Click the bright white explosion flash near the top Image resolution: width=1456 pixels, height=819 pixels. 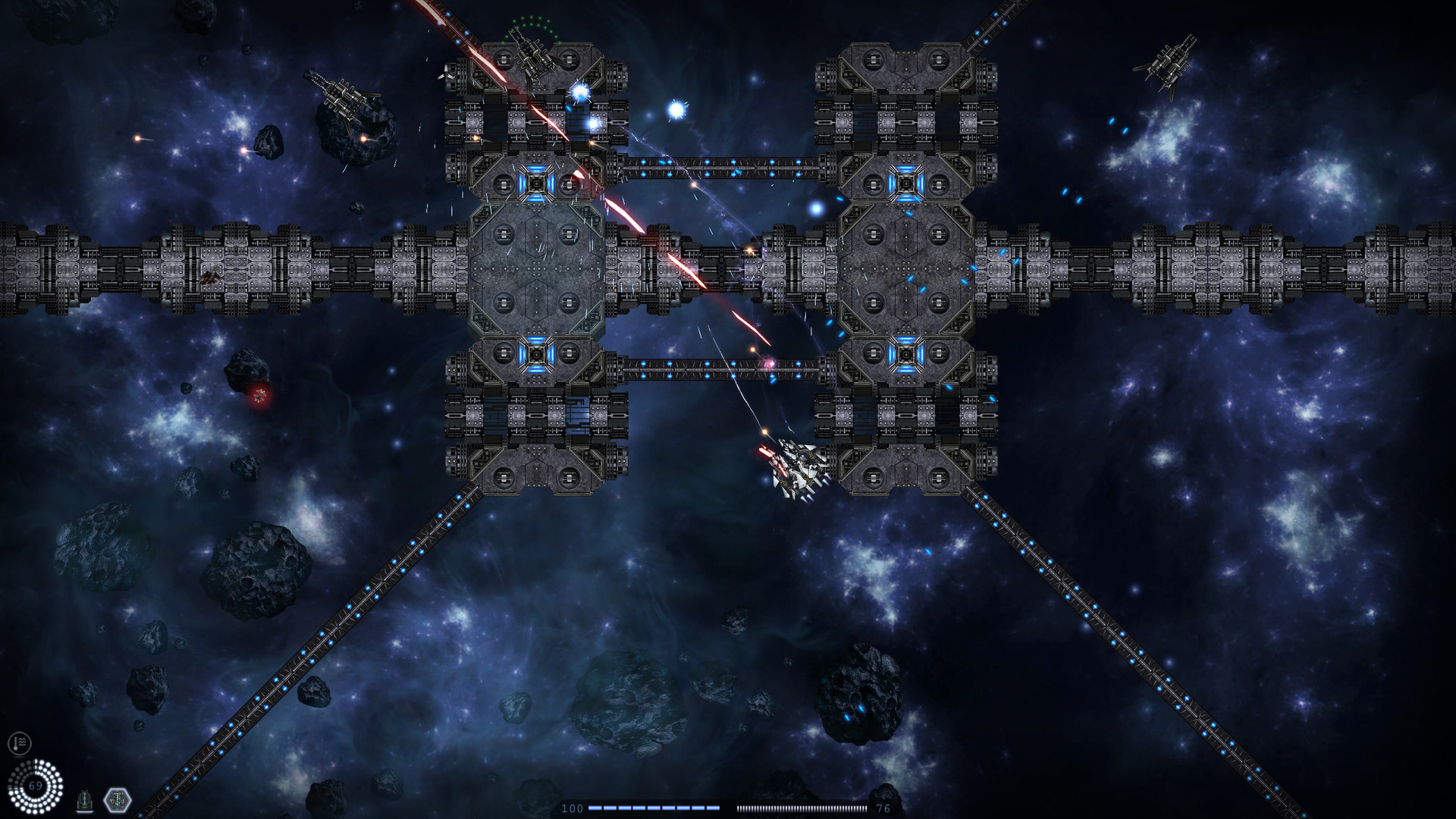[675, 110]
